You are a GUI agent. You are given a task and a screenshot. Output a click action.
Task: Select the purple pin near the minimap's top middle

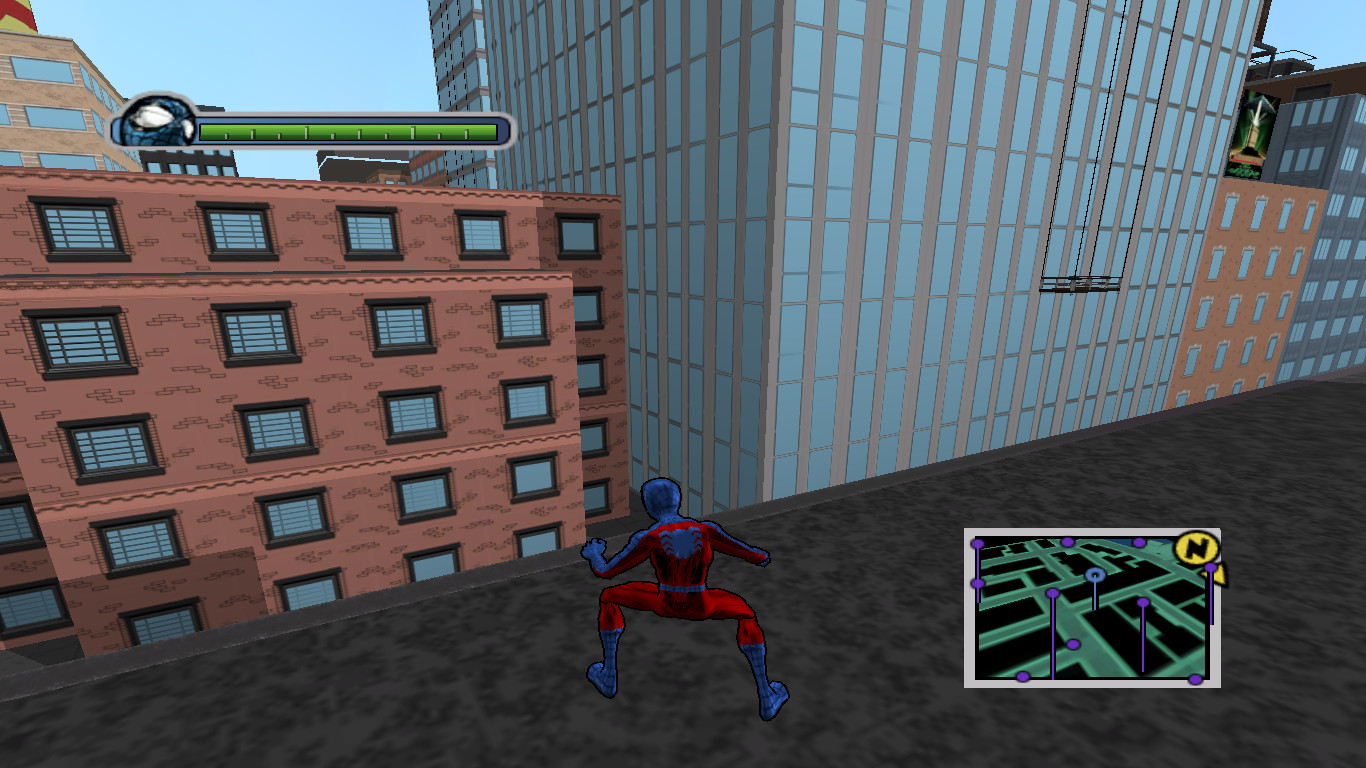click(x=1068, y=542)
